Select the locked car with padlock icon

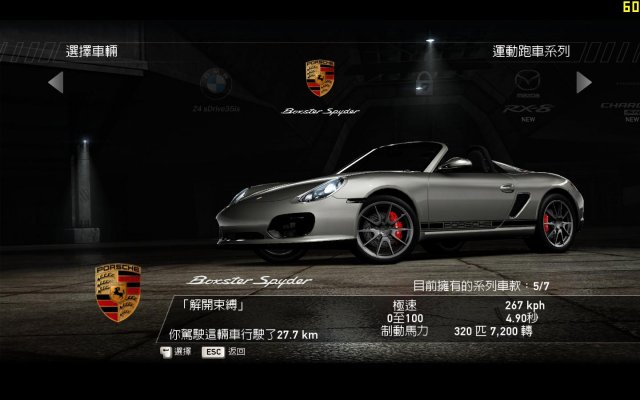click(x=425, y=82)
